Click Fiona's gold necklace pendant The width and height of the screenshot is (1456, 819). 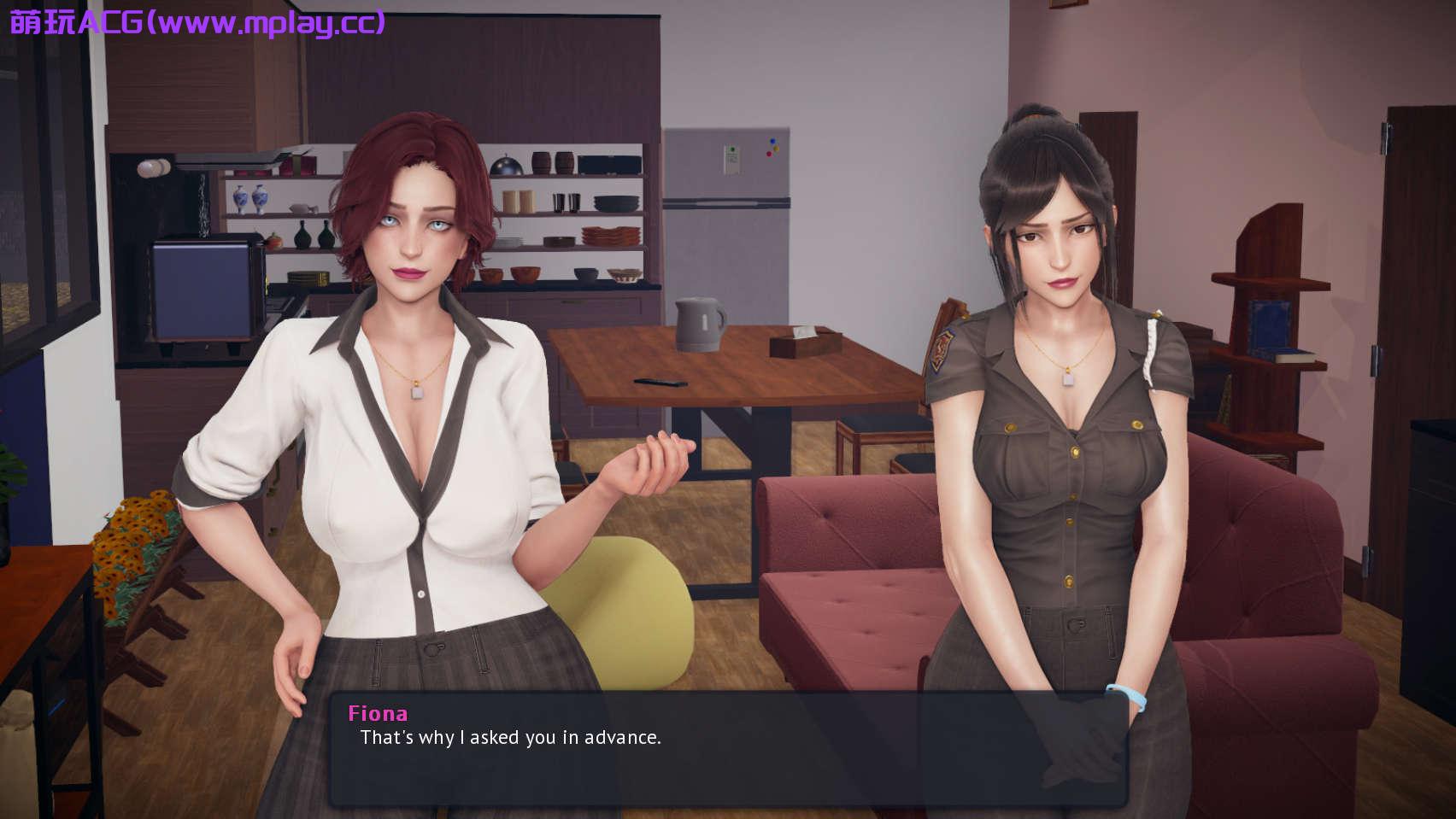click(x=416, y=392)
